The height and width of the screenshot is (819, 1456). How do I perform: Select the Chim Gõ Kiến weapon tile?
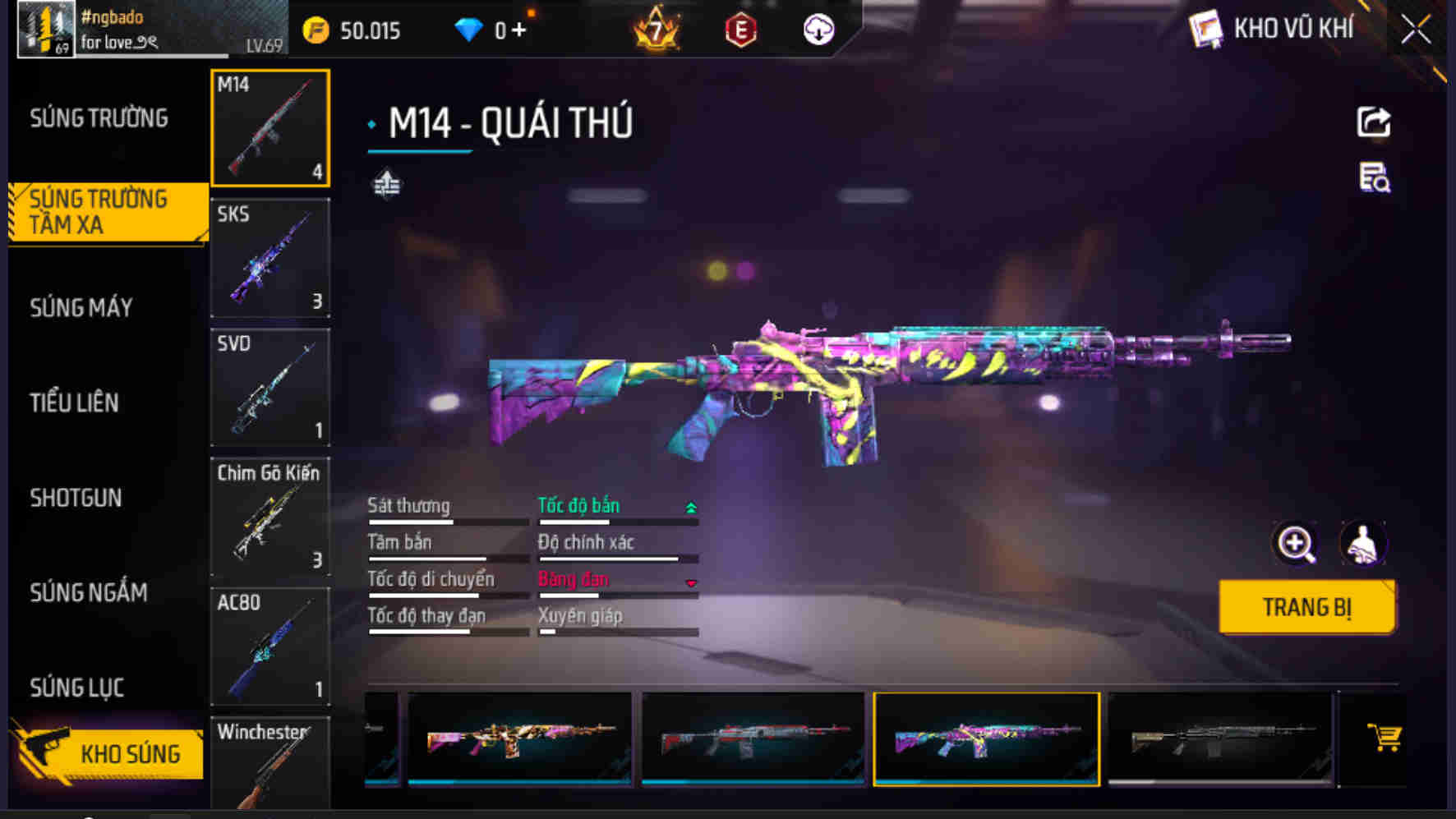point(270,517)
